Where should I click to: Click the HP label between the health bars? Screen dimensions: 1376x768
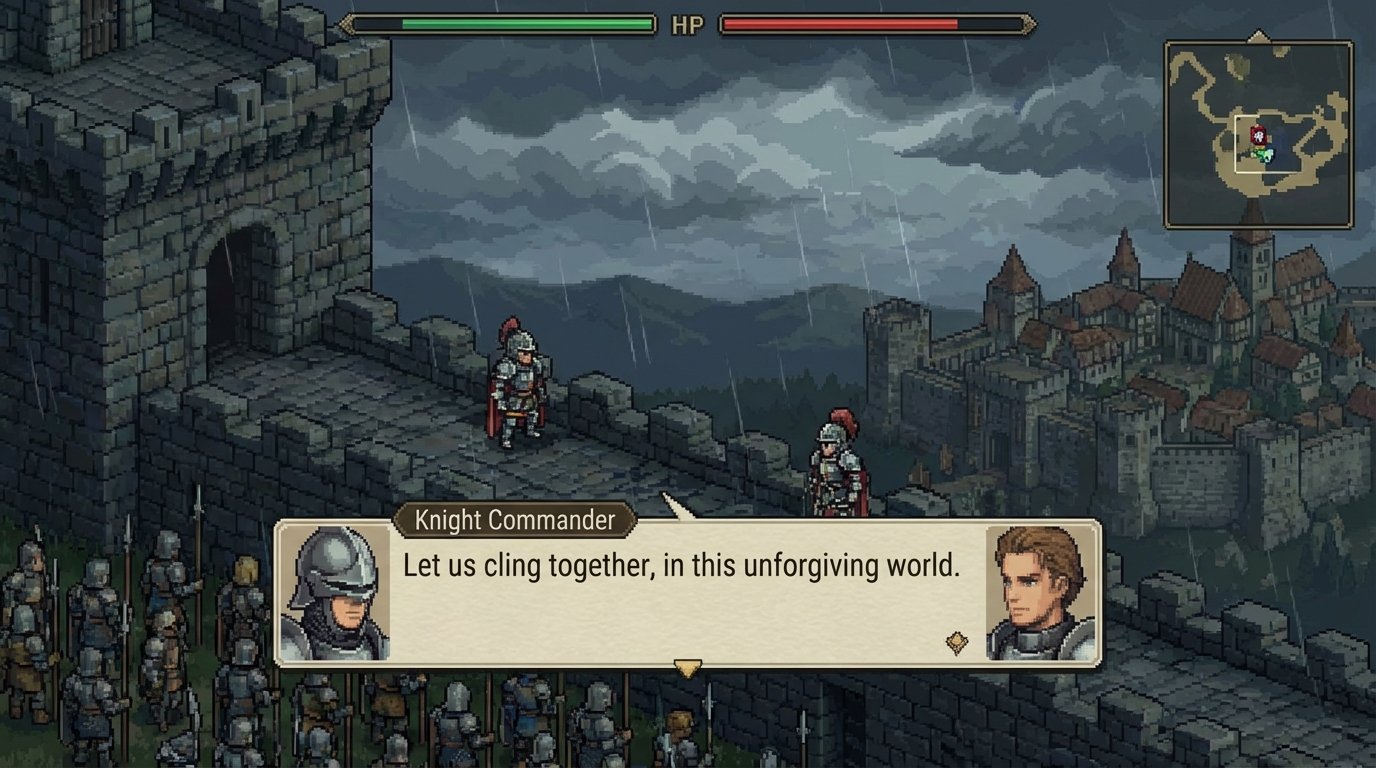pyautogui.click(x=686, y=23)
